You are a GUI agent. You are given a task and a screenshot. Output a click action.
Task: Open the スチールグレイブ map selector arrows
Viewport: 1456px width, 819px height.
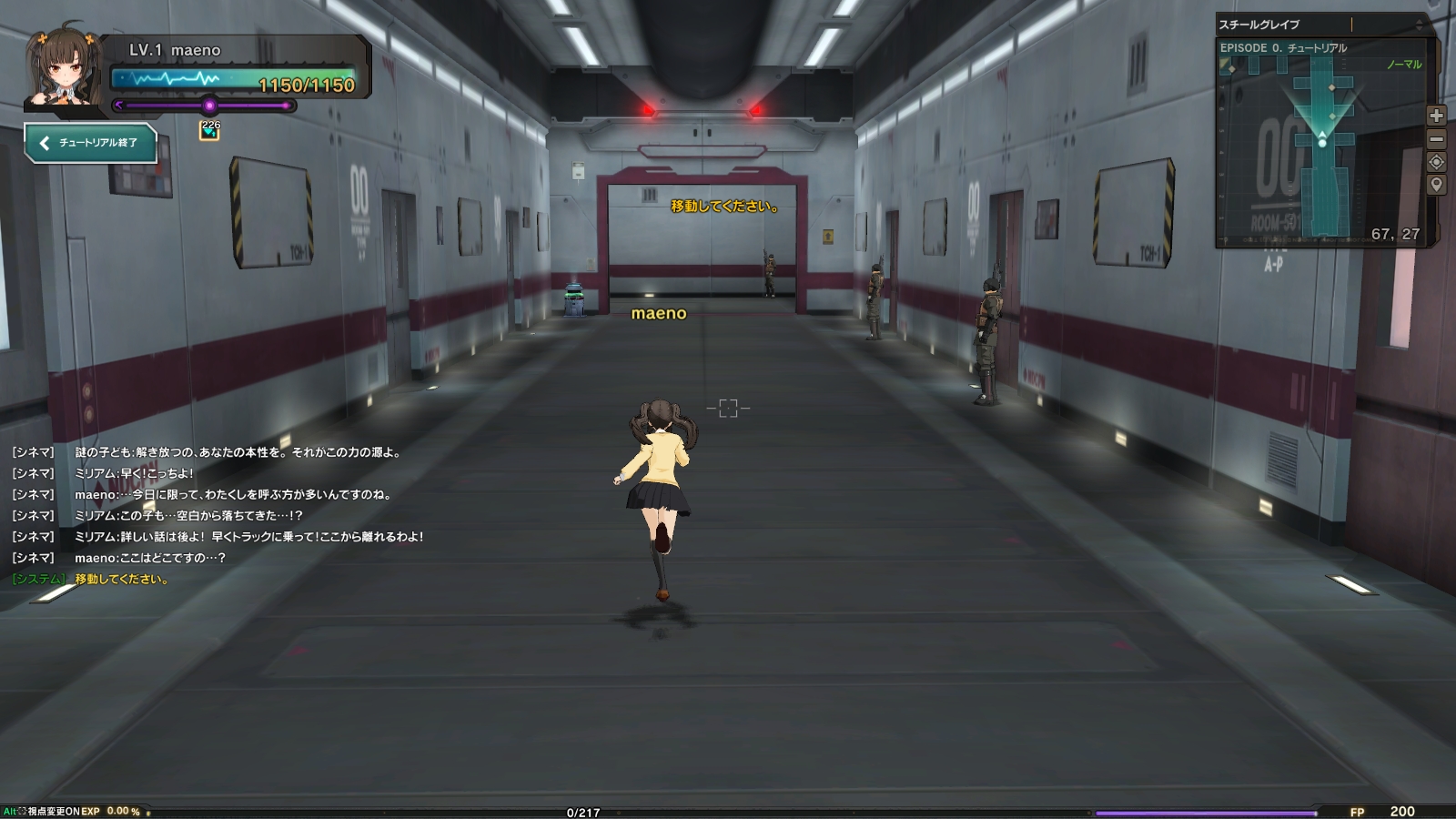(x=1420, y=25)
